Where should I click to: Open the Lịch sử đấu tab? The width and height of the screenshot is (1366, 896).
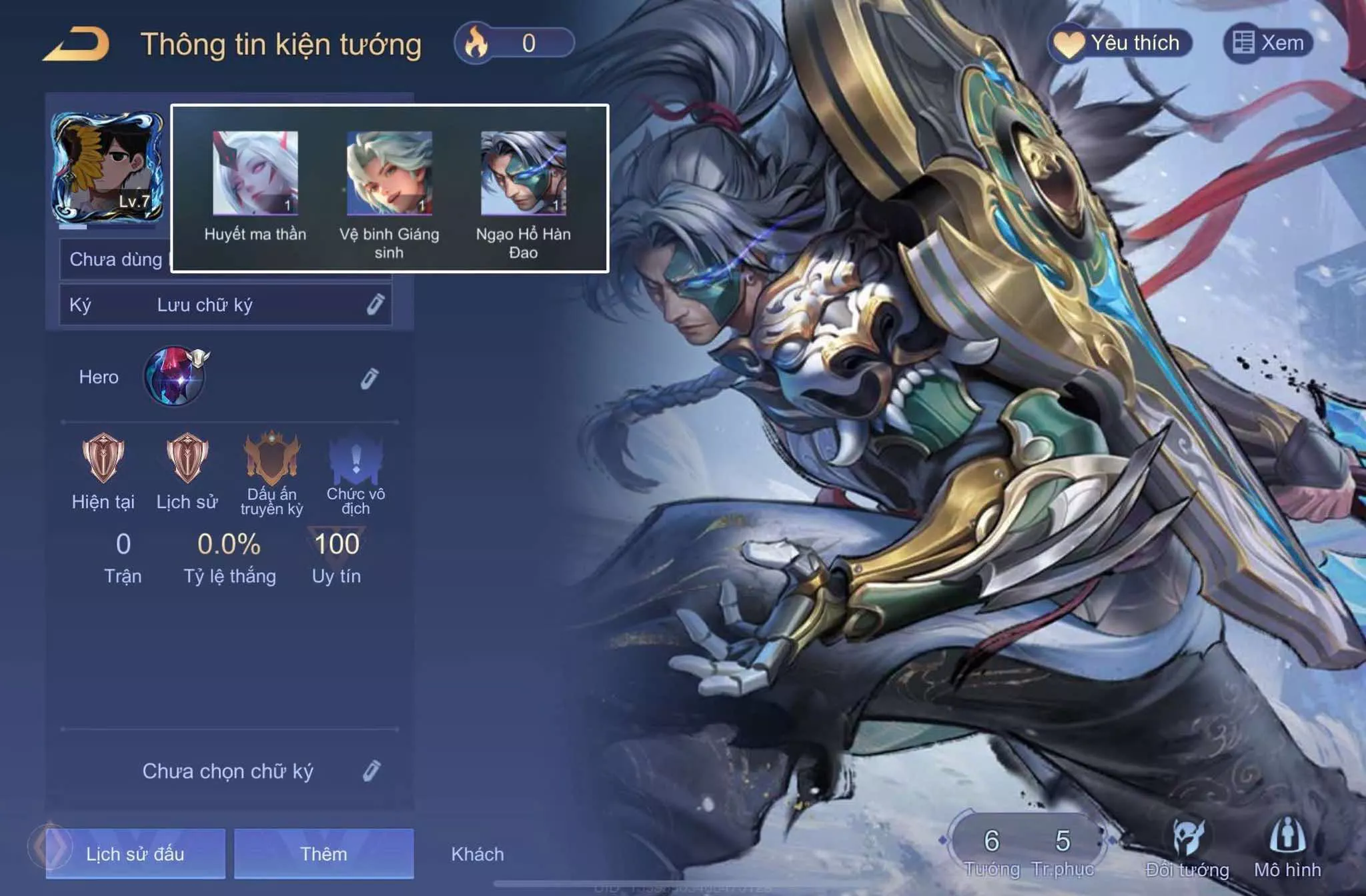point(135,853)
